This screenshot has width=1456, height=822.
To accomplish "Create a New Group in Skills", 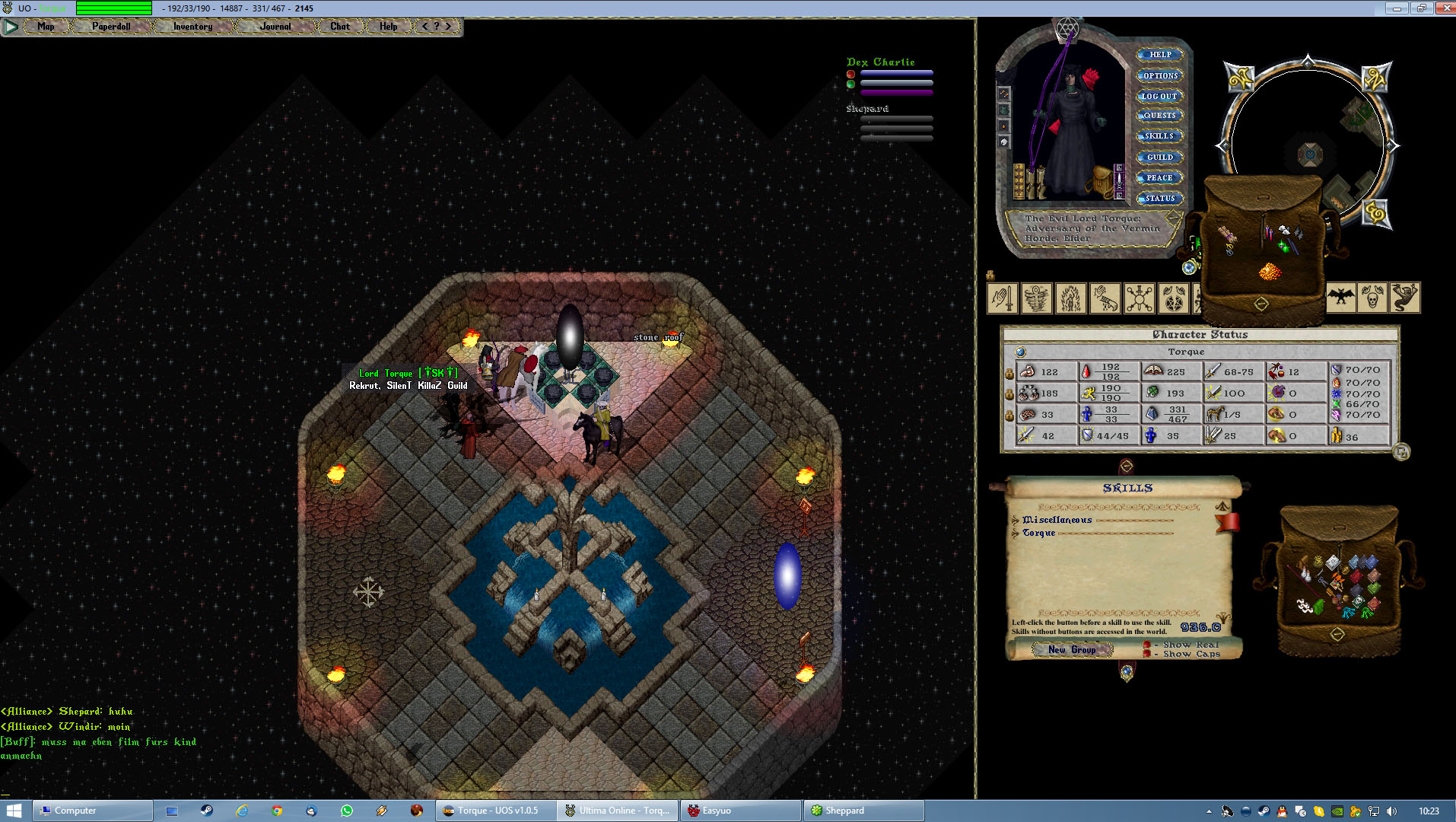I will pyautogui.click(x=1072, y=650).
